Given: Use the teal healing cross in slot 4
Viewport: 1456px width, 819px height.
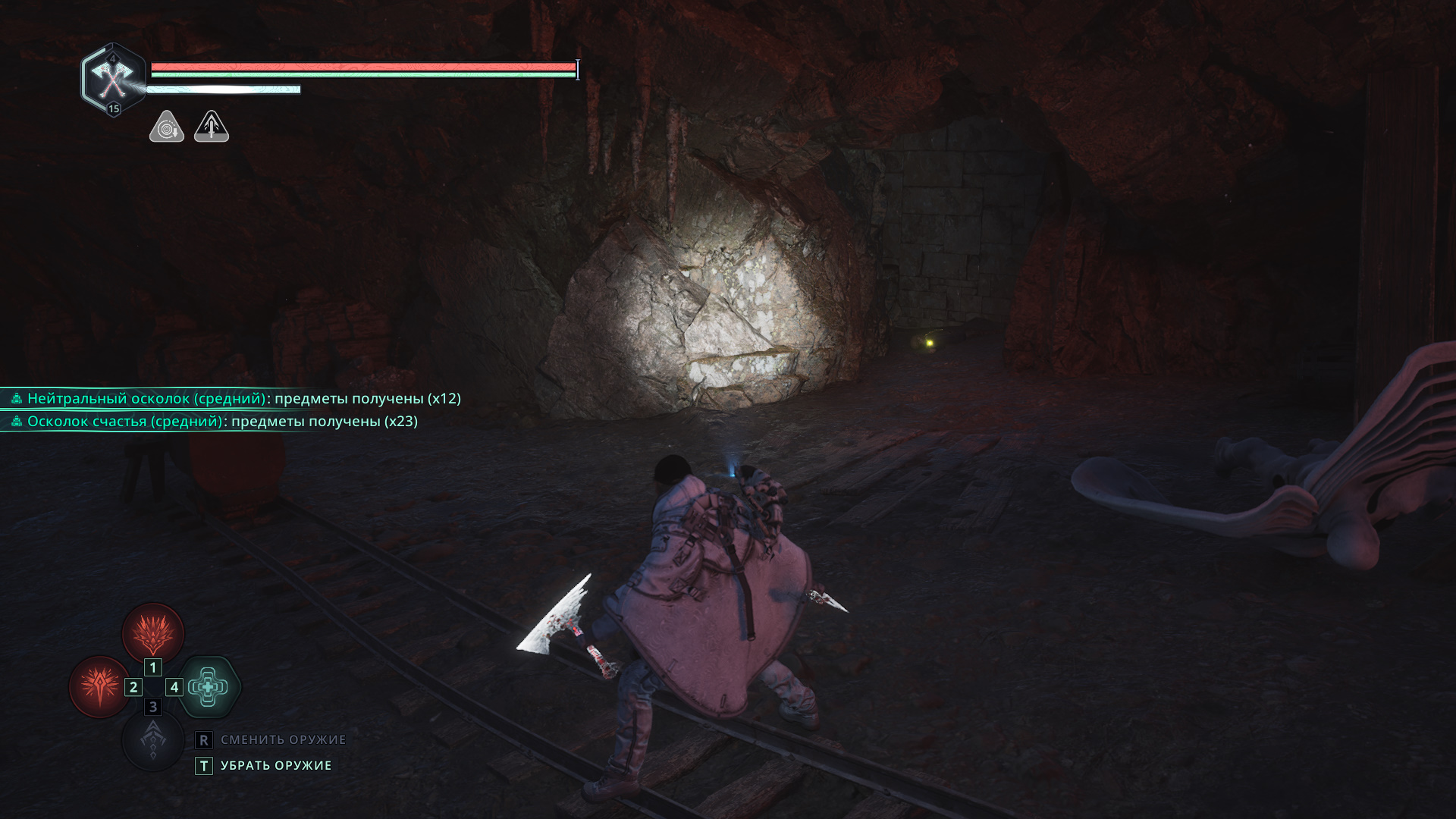Looking at the screenshot, I should 209,687.
